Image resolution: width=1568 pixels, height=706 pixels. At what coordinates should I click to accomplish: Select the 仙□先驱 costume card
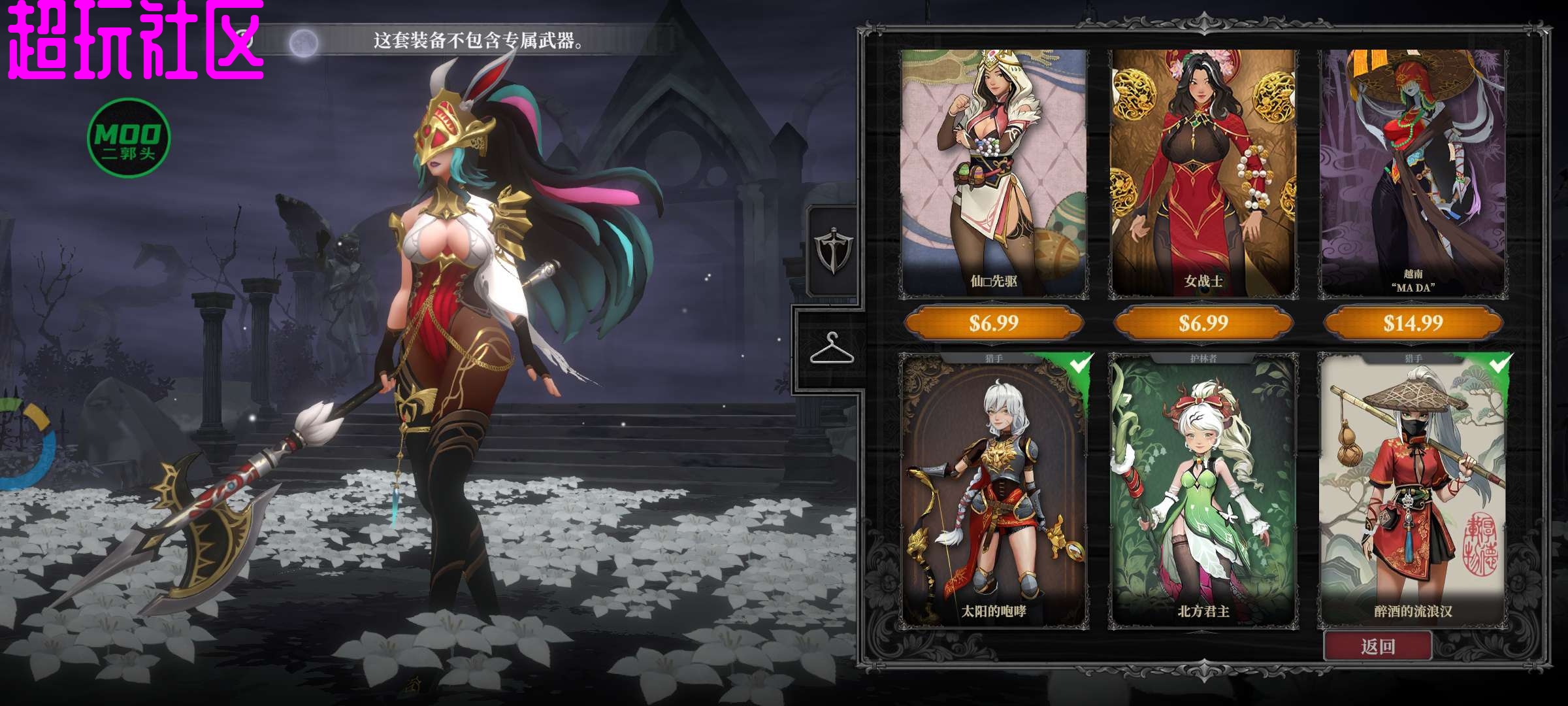(994, 173)
